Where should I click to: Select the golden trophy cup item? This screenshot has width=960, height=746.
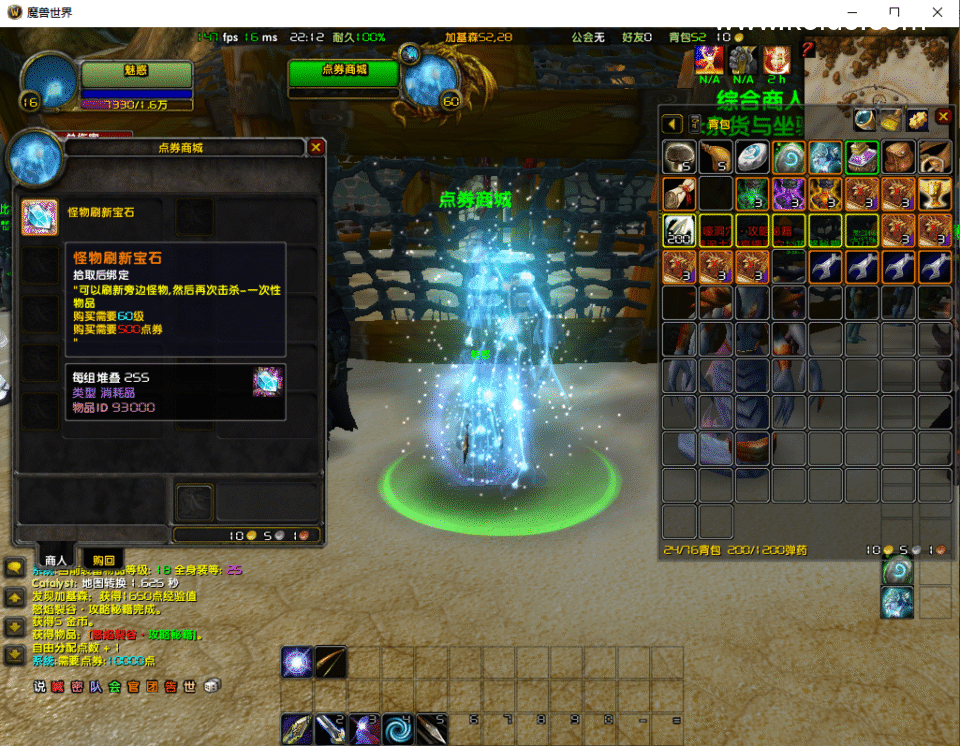[x=935, y=193]
